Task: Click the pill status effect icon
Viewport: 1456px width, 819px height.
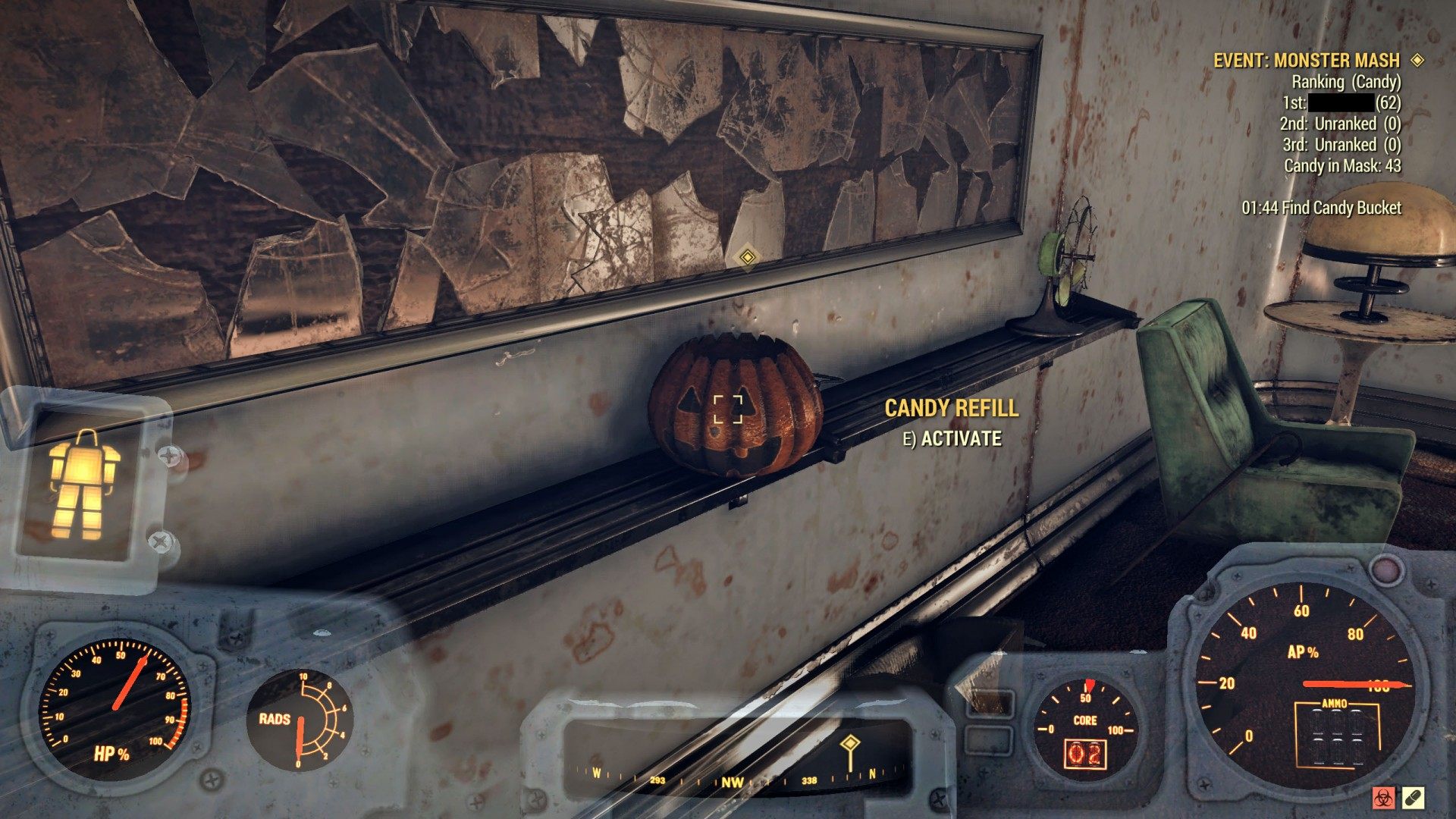Action: [x=1414, y=798]
